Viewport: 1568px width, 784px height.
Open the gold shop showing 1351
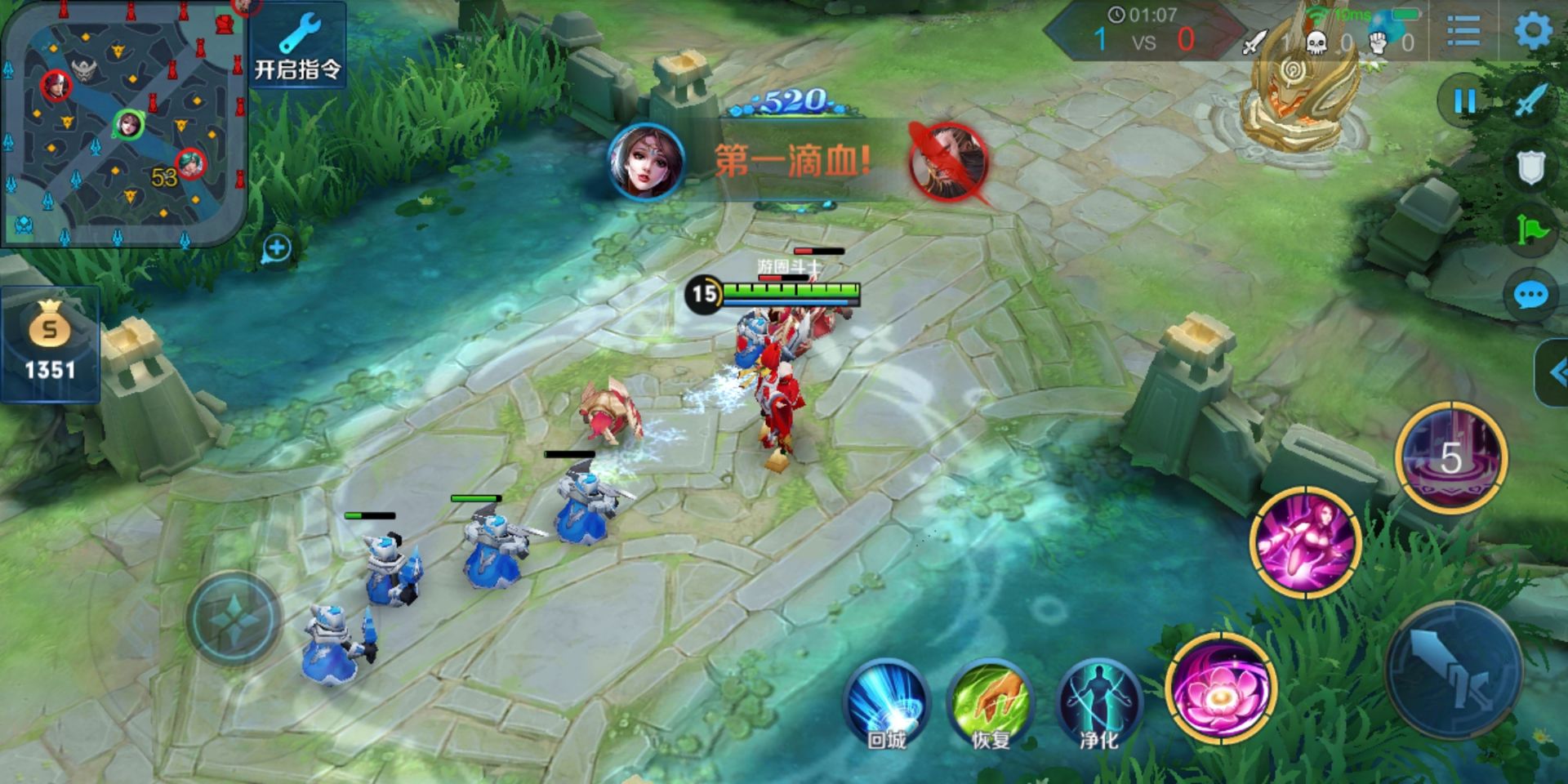[50, 345]
